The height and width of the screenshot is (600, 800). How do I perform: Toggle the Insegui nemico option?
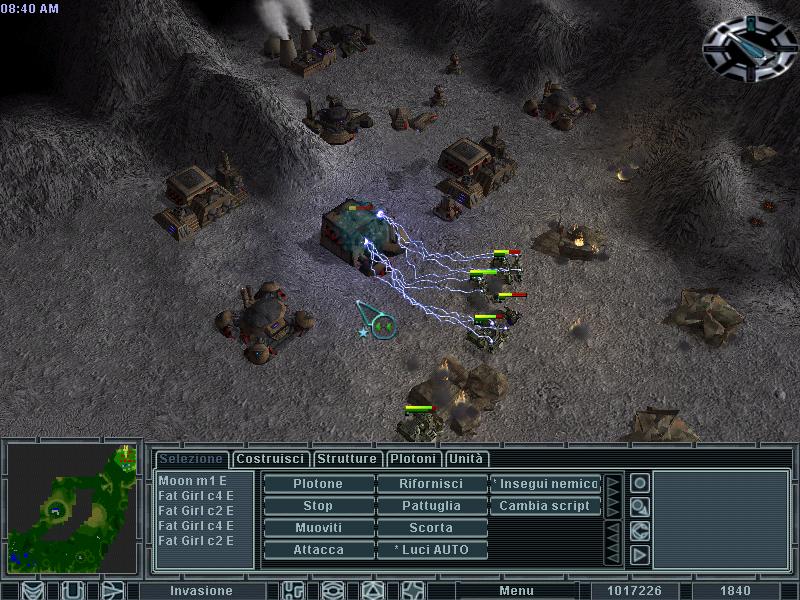[x=545, y=484]
